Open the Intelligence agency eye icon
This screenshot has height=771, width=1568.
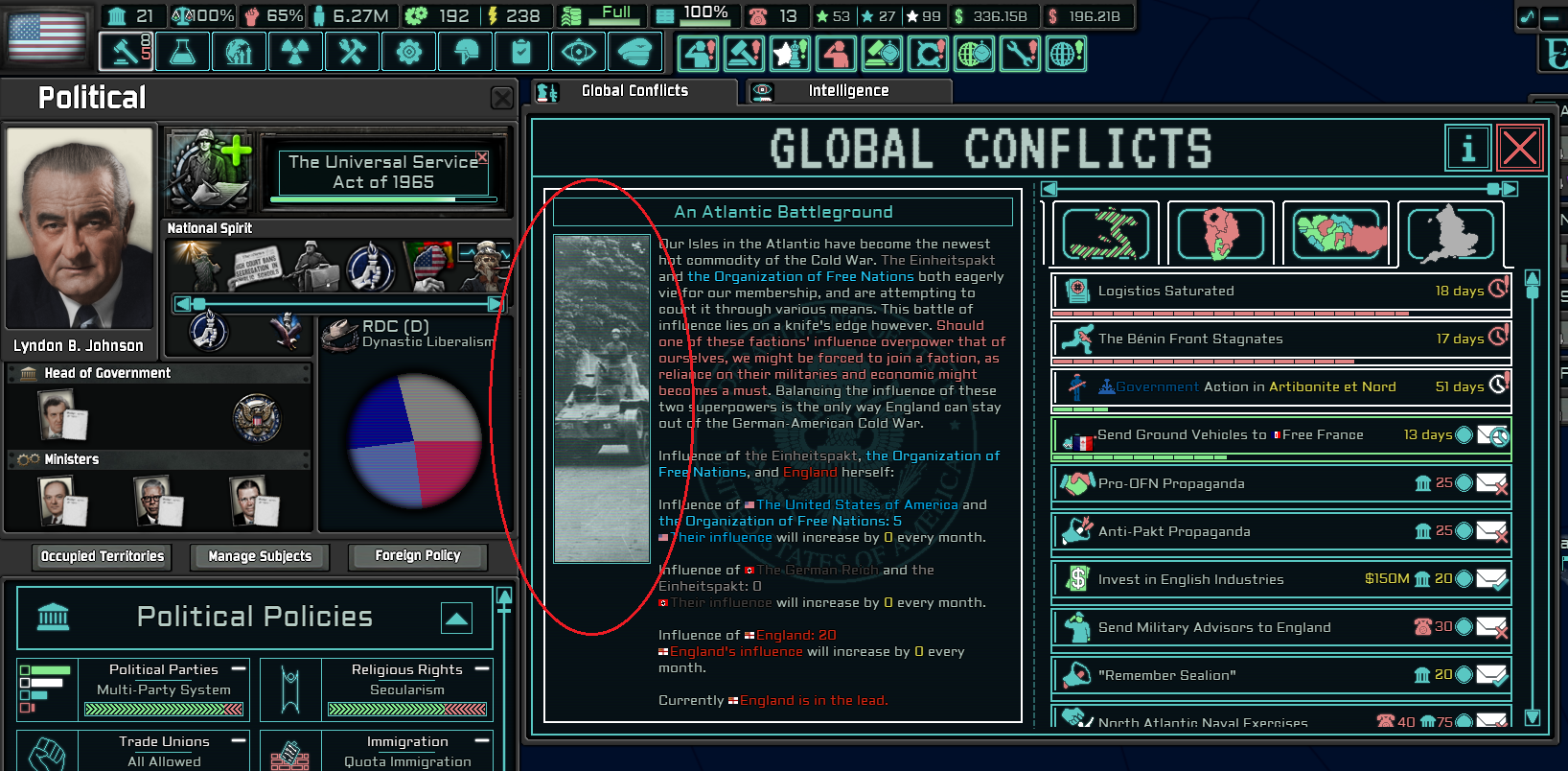click(x=578, y=51)
